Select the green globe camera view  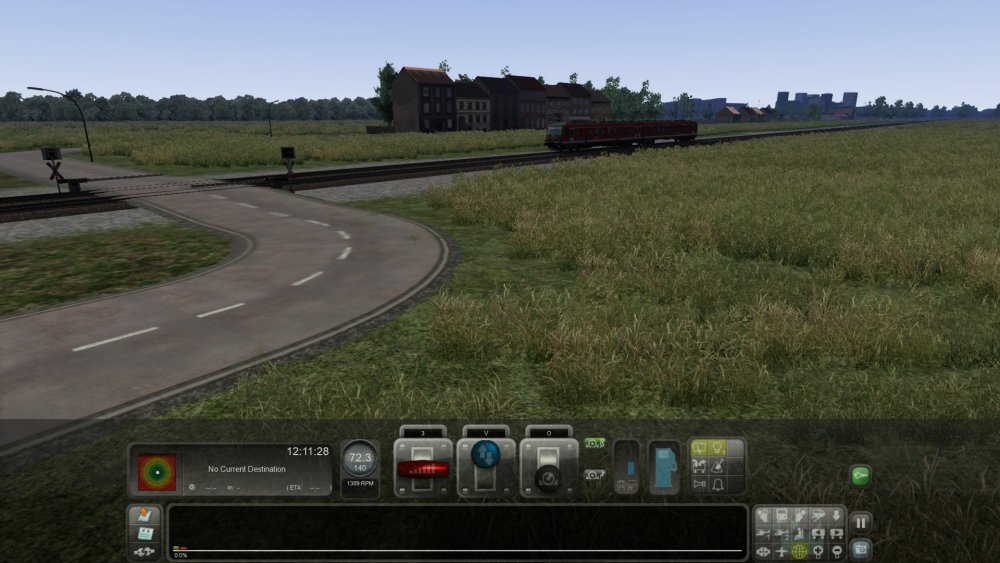pos(799,551)
